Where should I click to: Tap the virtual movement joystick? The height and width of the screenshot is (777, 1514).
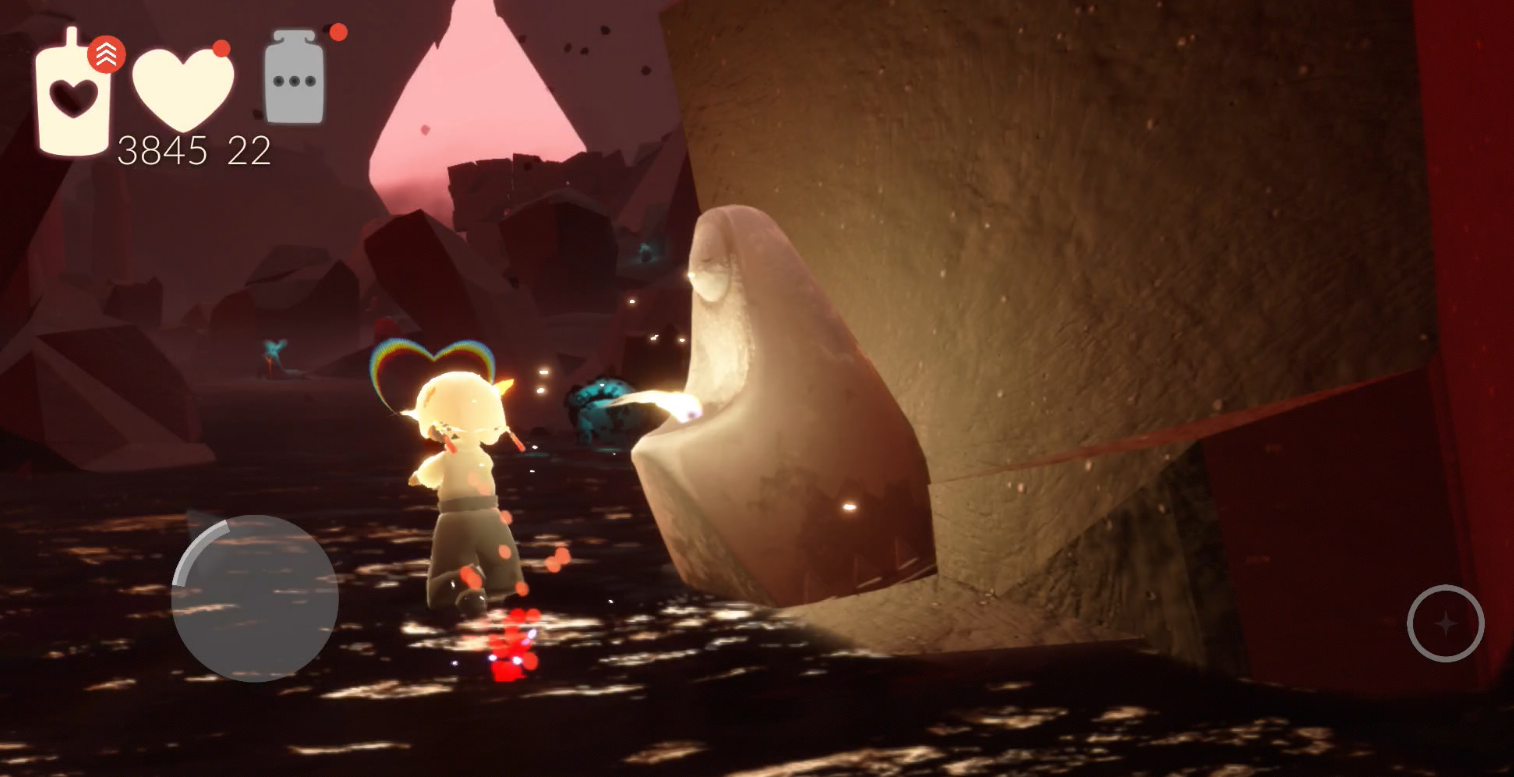pyautogui.click(x=254, y=599)
